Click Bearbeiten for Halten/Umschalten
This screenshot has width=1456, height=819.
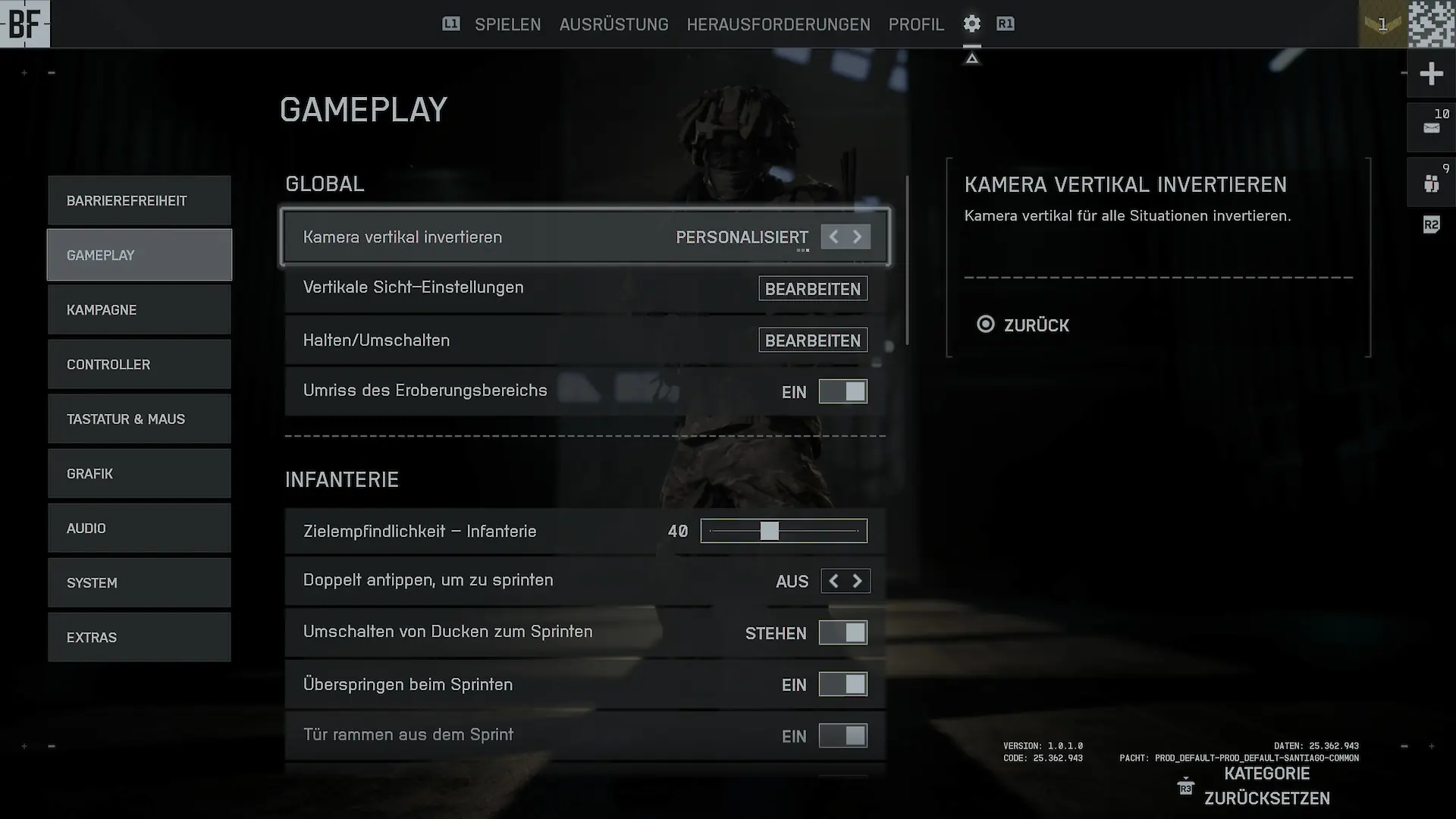pyautogui.click(x=813, y=340)
